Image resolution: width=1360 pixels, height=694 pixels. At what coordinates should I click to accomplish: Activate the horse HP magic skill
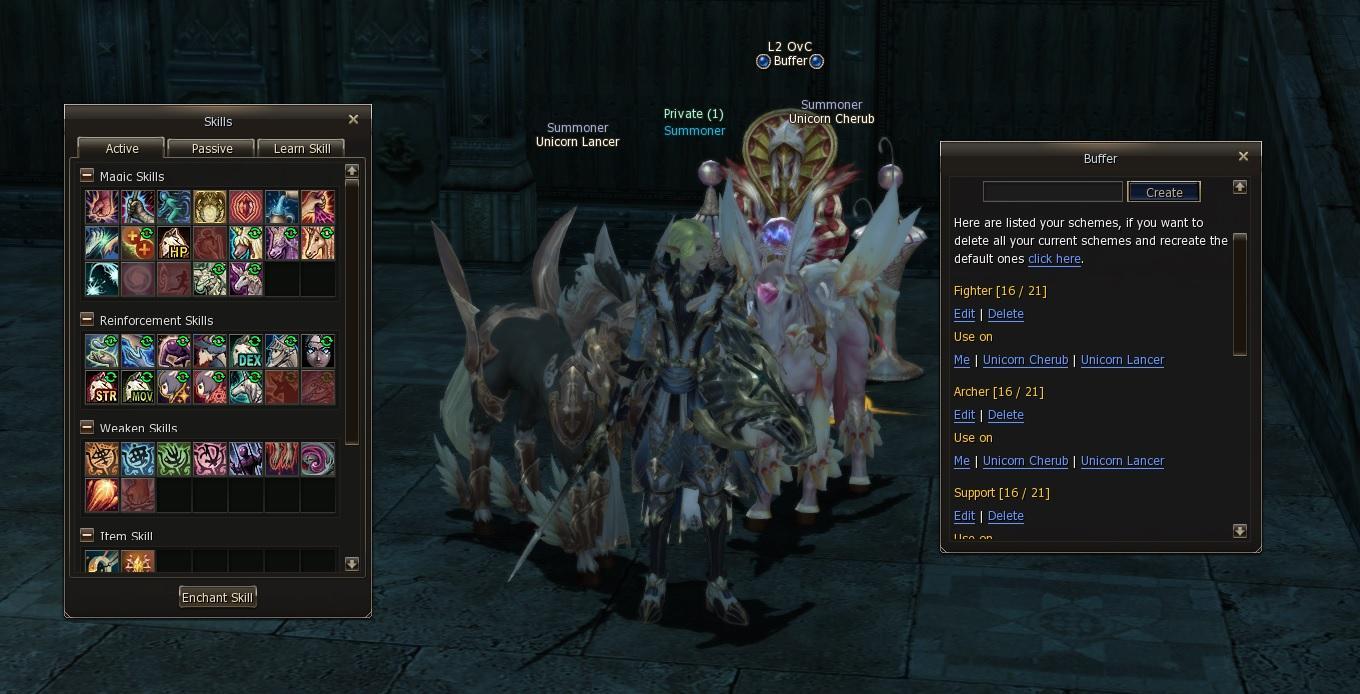coord(174,243)
